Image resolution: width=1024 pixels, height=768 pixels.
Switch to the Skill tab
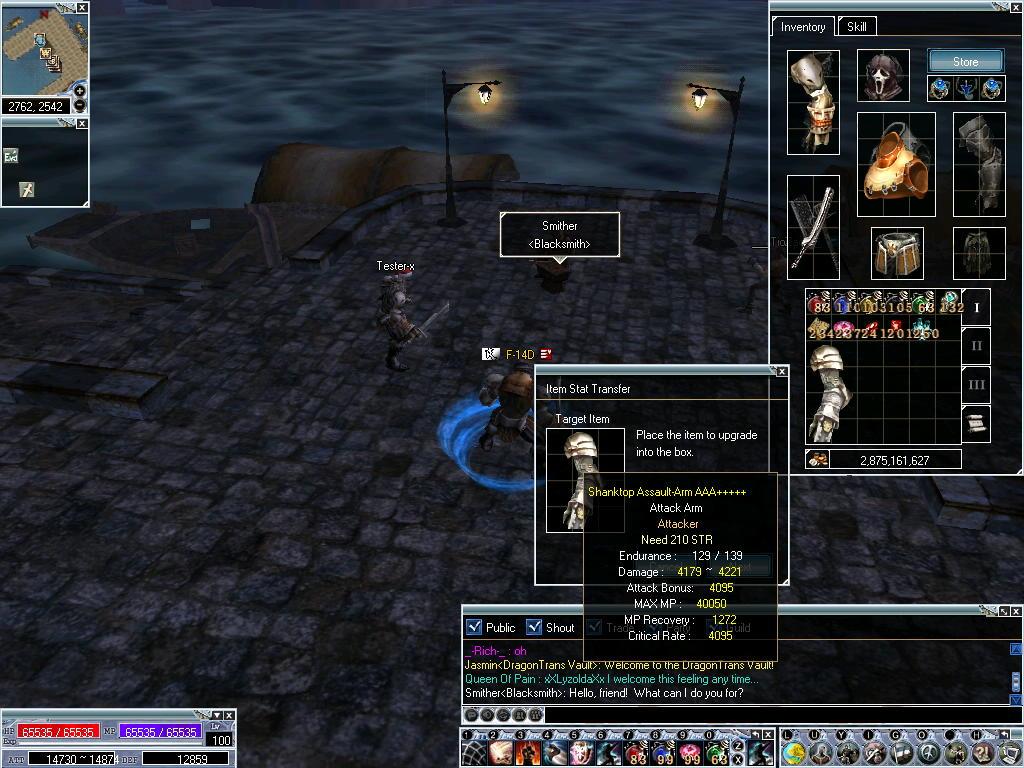click(857, 27)
